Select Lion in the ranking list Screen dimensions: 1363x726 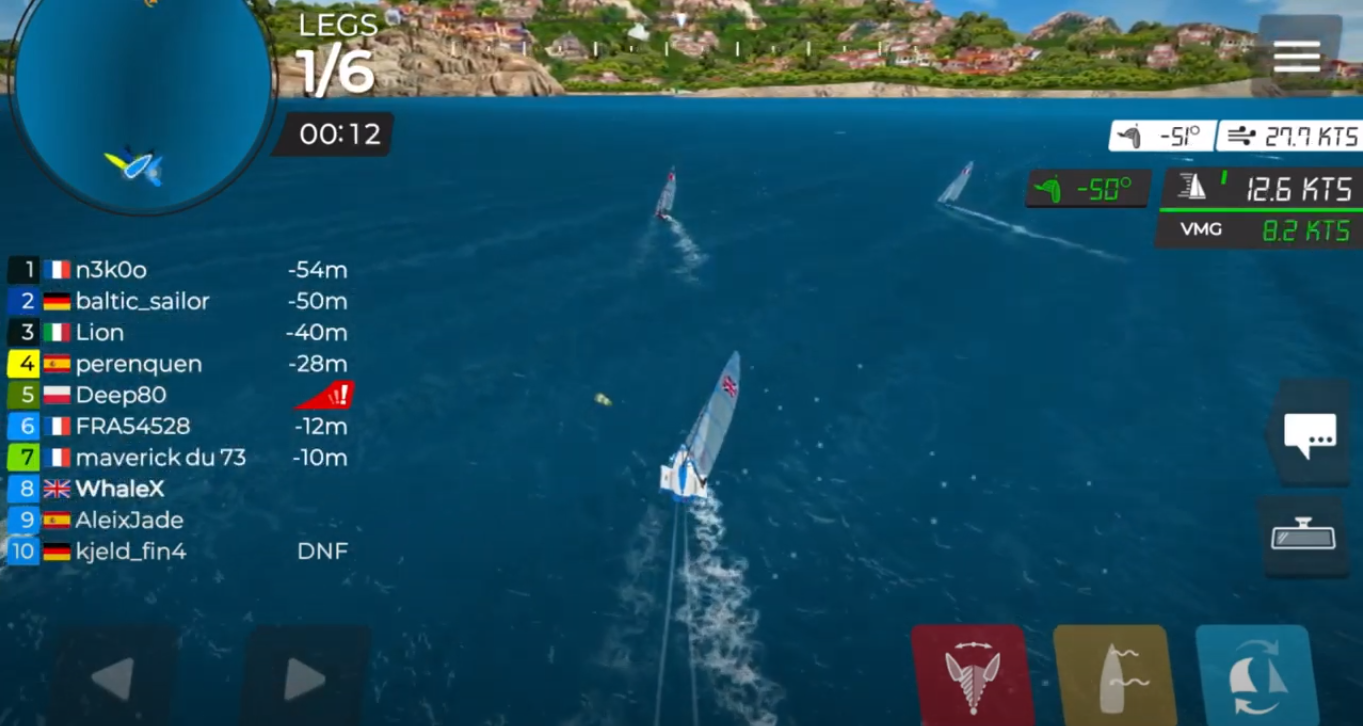click(x=100, y=332)
